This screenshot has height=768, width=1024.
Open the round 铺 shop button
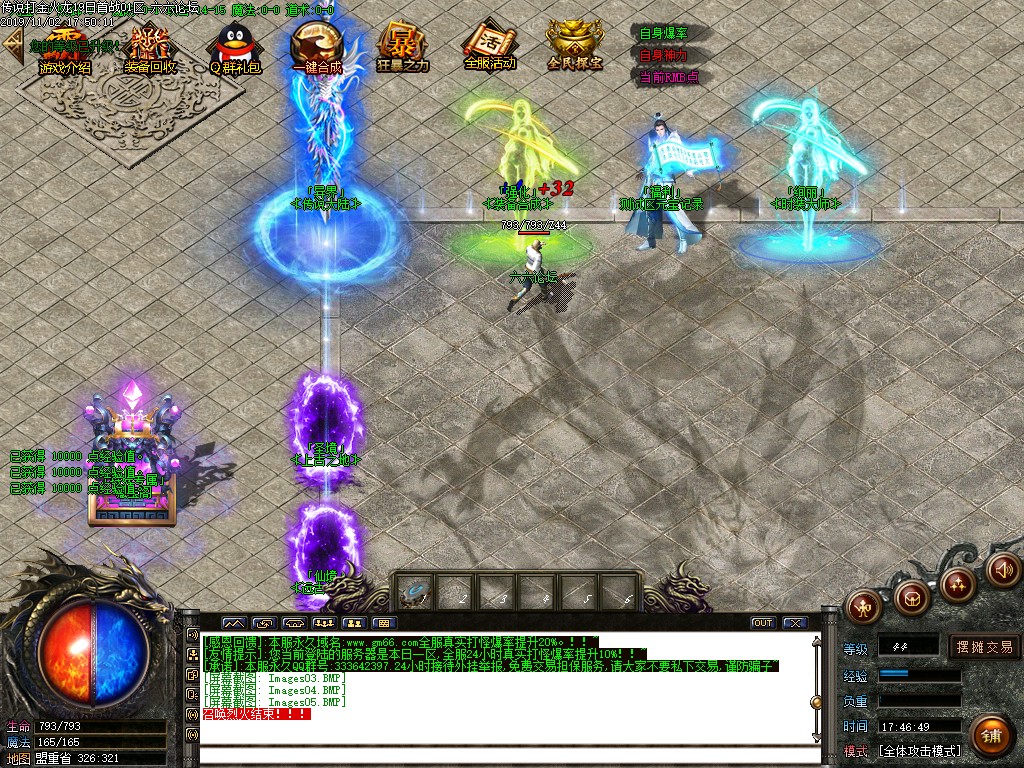[x=990, y=736]
